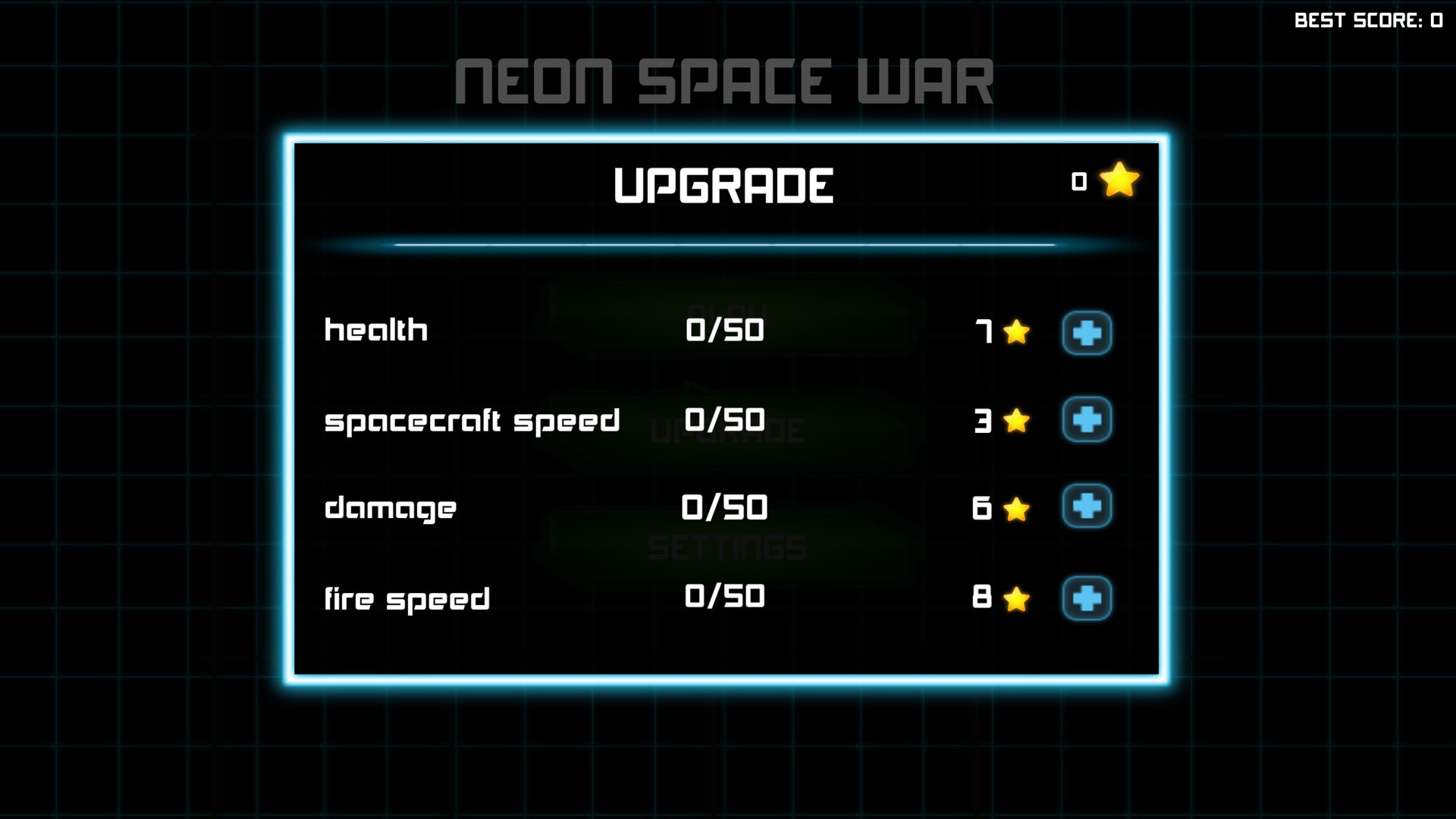Click the star next to fire speed cost 8

point(1016,599)
